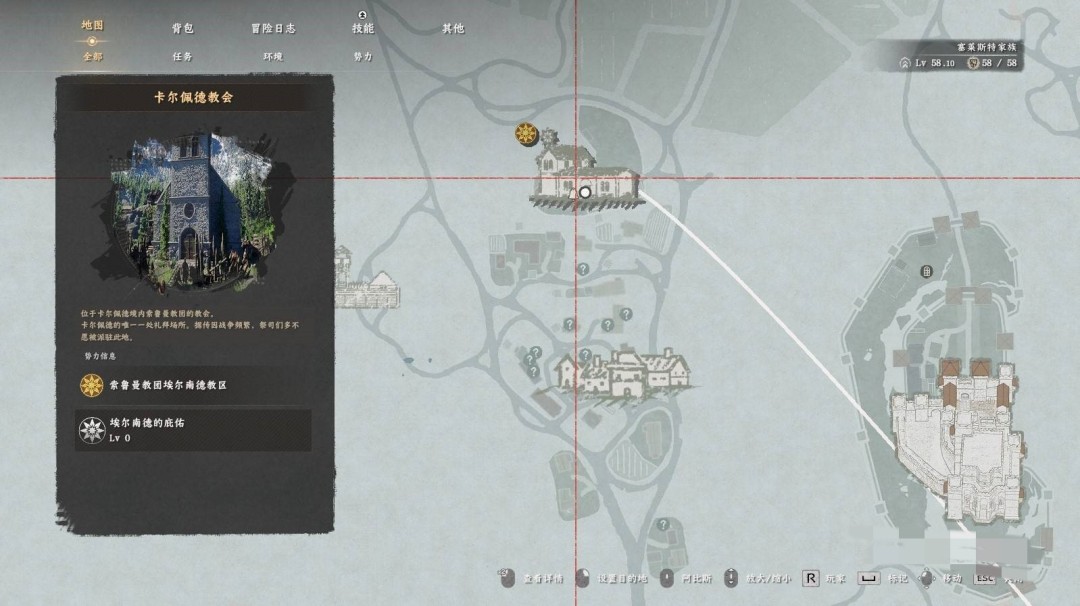1080x606 pixels.
Task: Select the 索鲁曼教团埃尔南德教区 faction entry
Action: pos(193,385)
